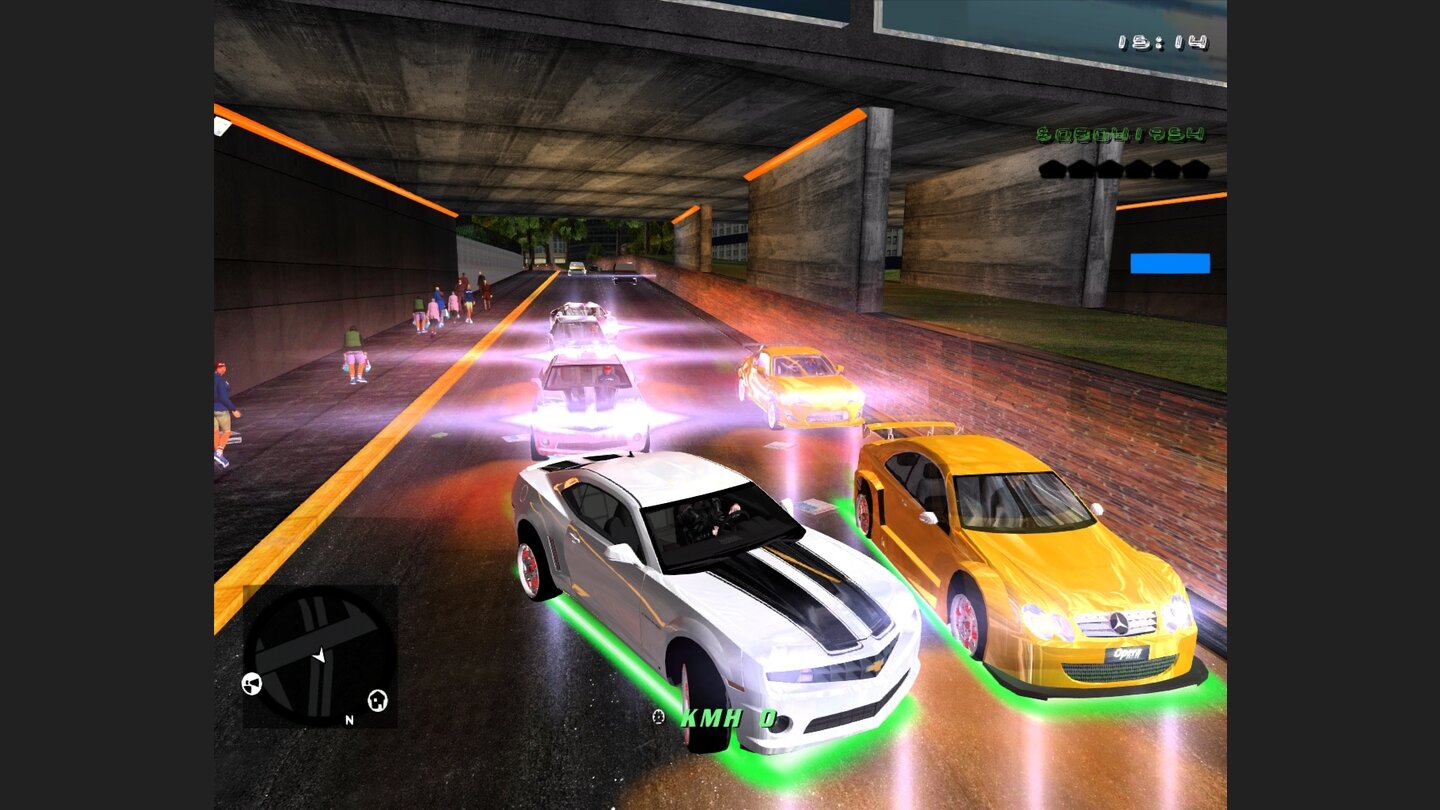
Task: Click the megaphone shop blip on the radar
Action: pos(252,684)
